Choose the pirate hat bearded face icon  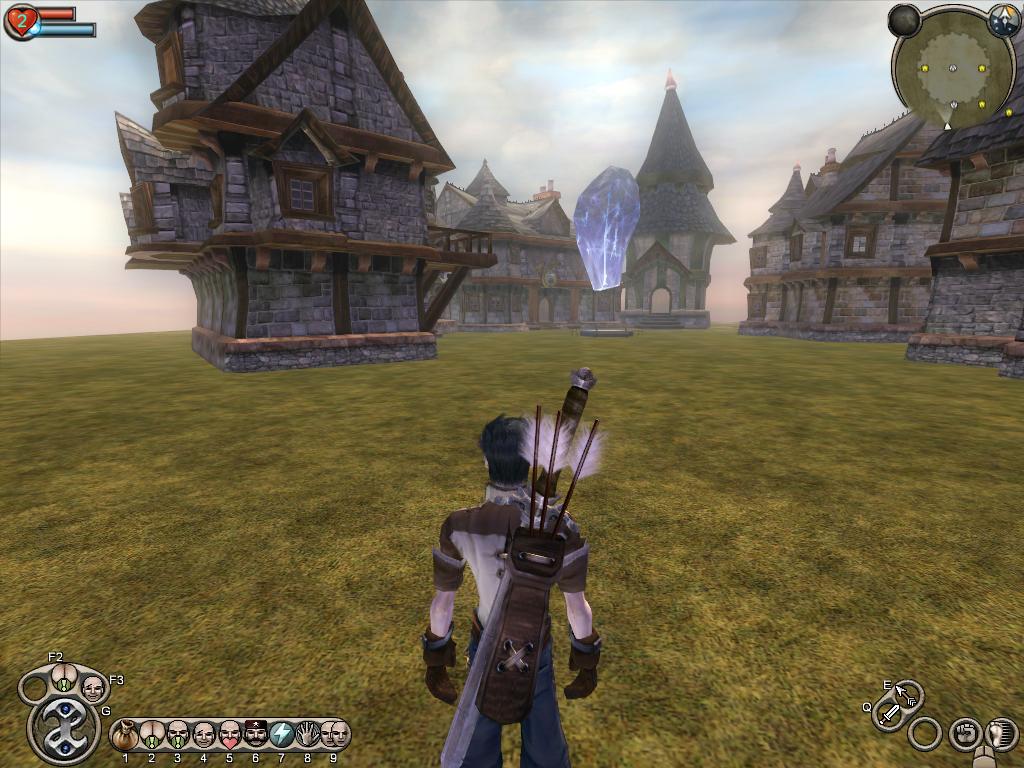256,736
